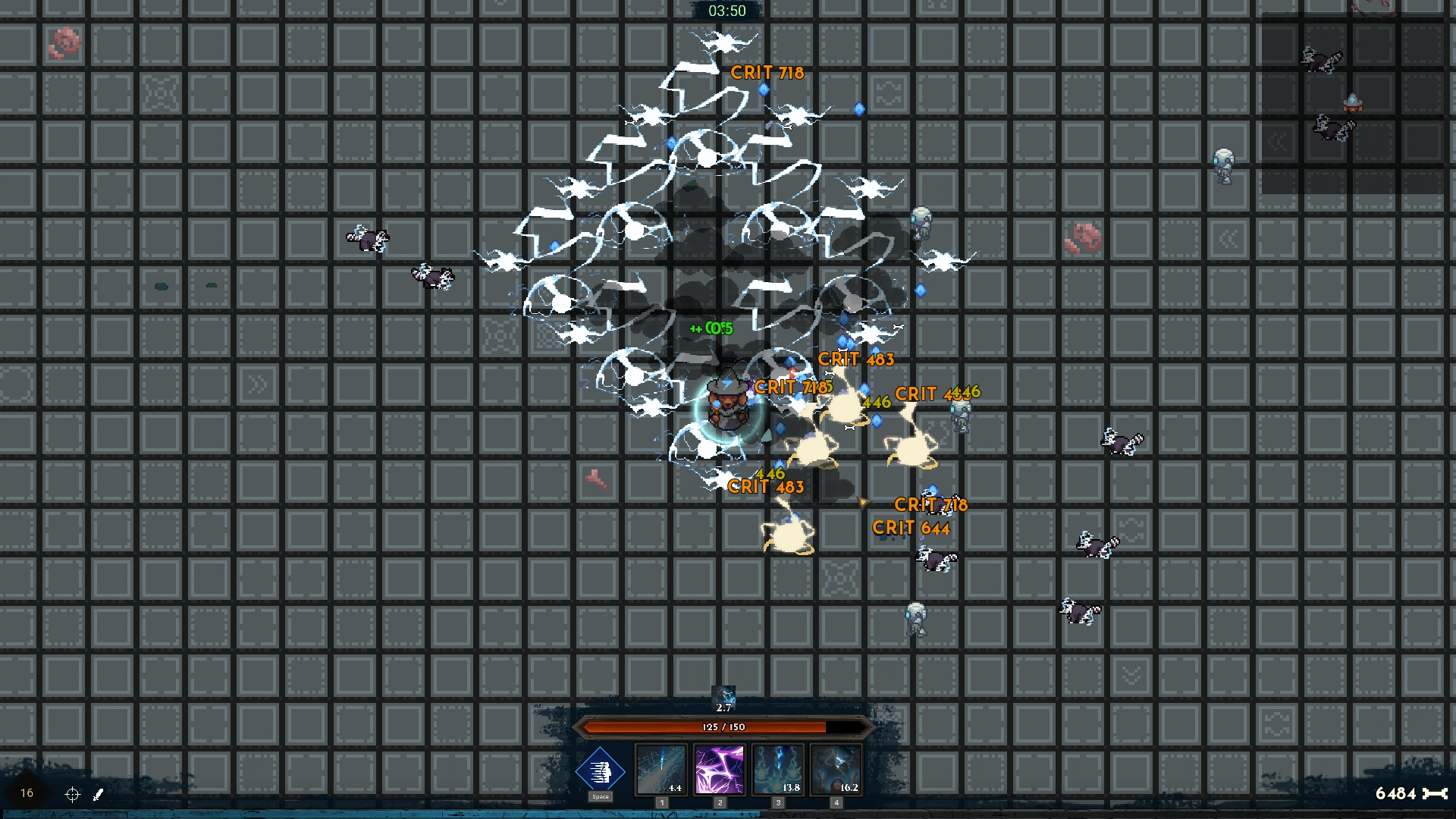The height and width of the screenshot is (819, 1456).
Task: Trigger the blue flame ability in slot 3
Action: [x=778, y=770]
